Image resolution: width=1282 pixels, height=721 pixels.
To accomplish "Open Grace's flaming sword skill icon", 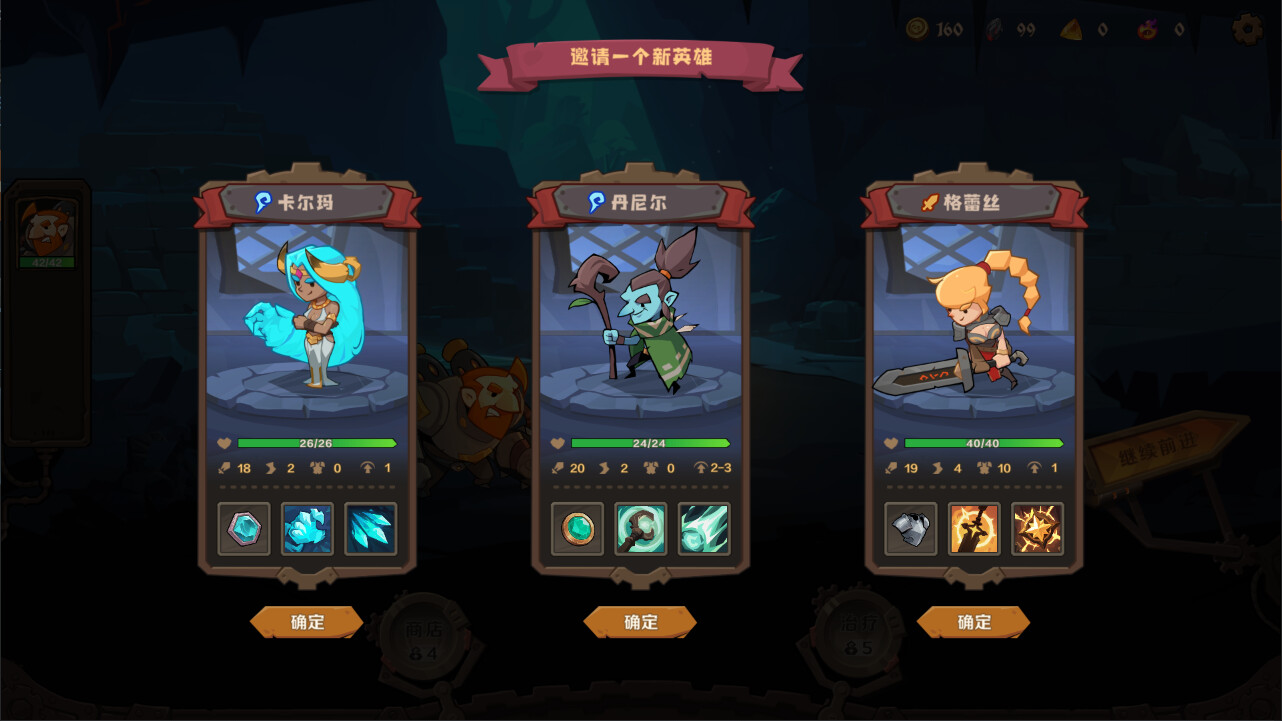I will (974, 528).
